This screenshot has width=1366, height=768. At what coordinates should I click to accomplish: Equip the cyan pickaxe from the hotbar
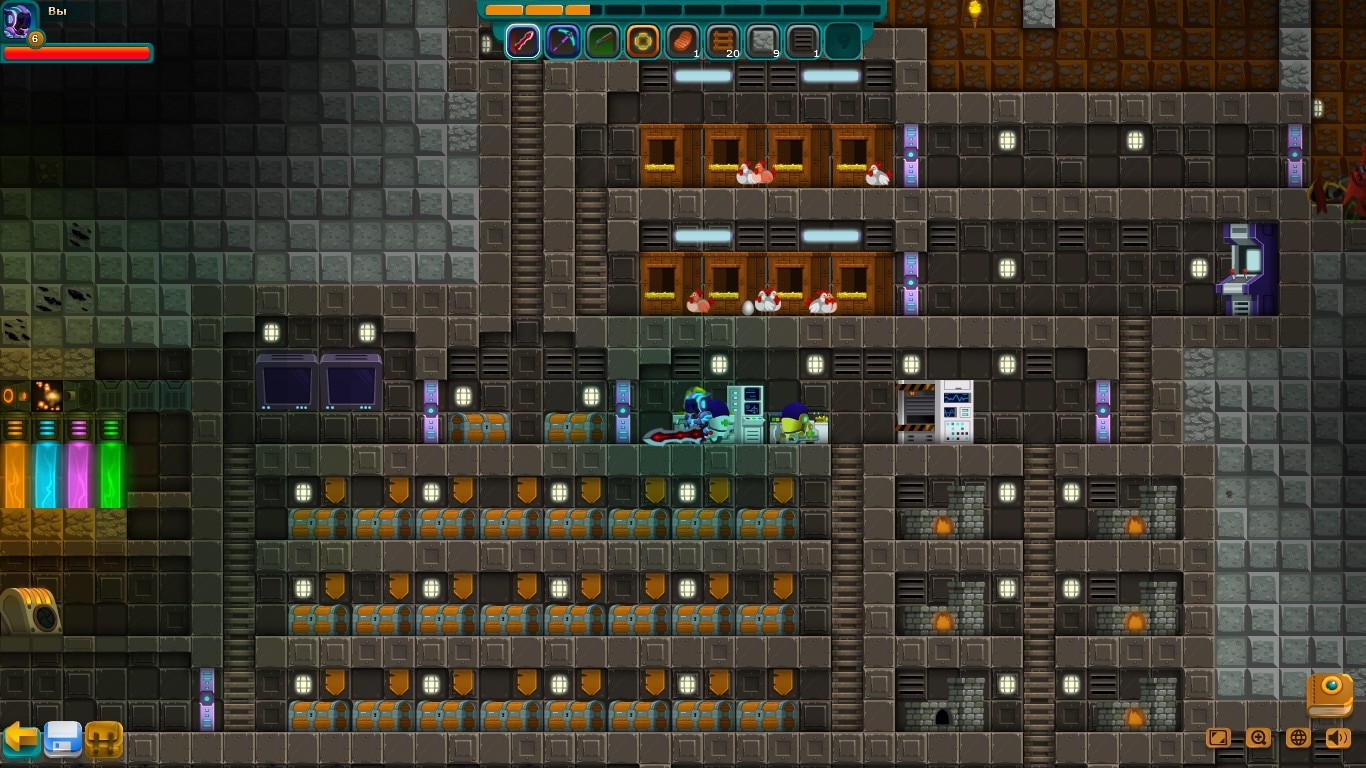coord(563,42)
